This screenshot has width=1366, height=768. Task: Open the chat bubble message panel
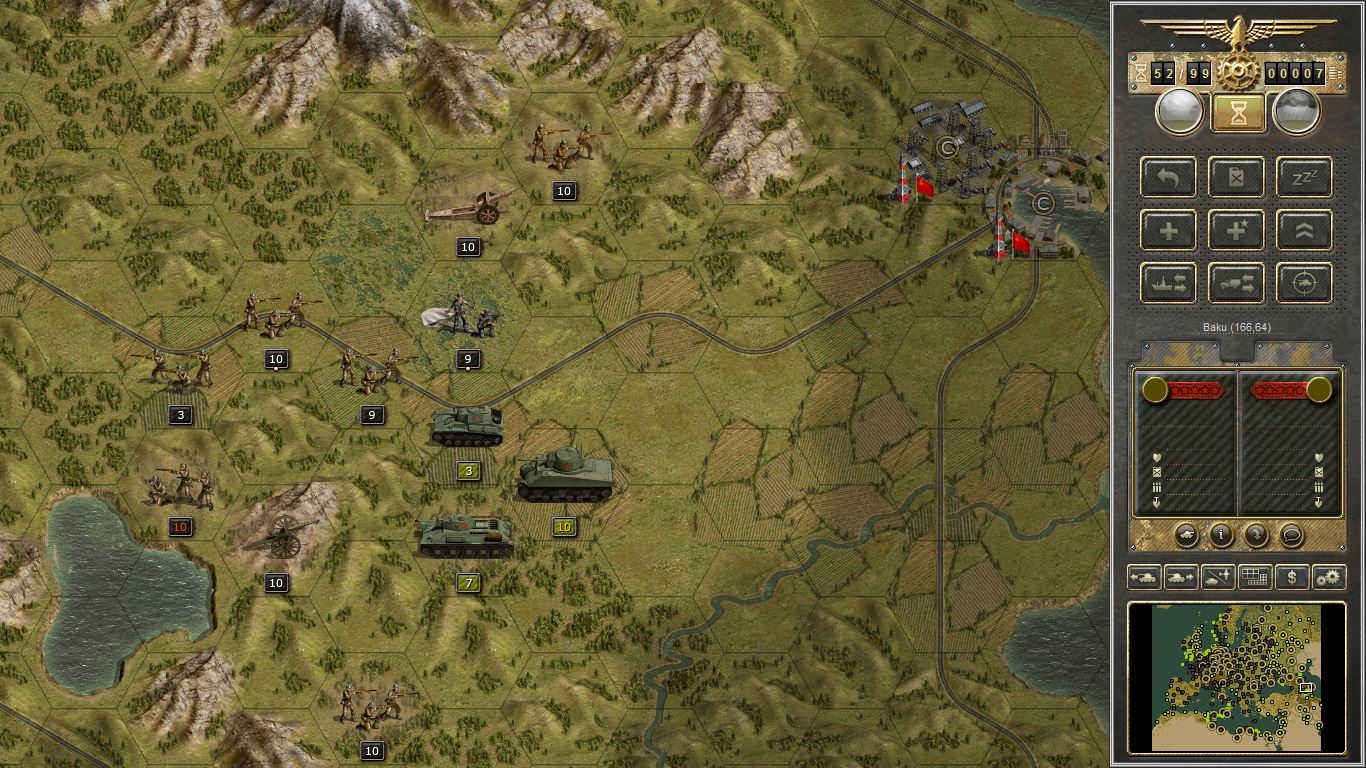[x=1290, y=536]
